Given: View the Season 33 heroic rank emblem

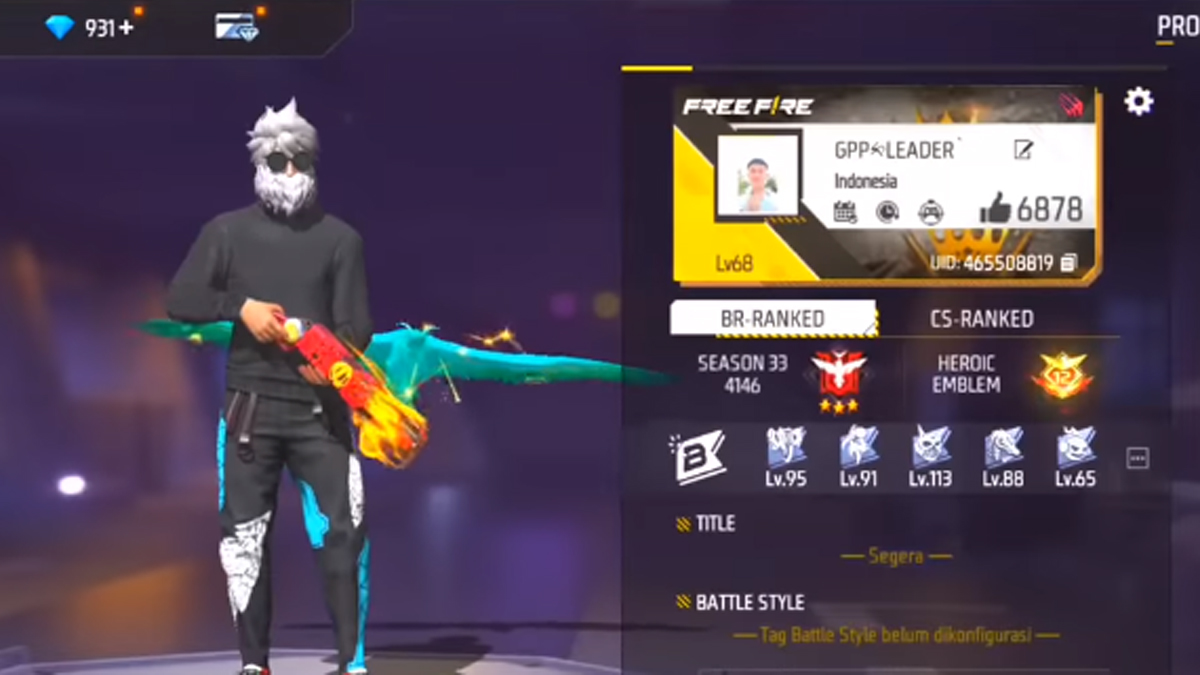Looking at the screenshot, I should (x=838, y=376).
